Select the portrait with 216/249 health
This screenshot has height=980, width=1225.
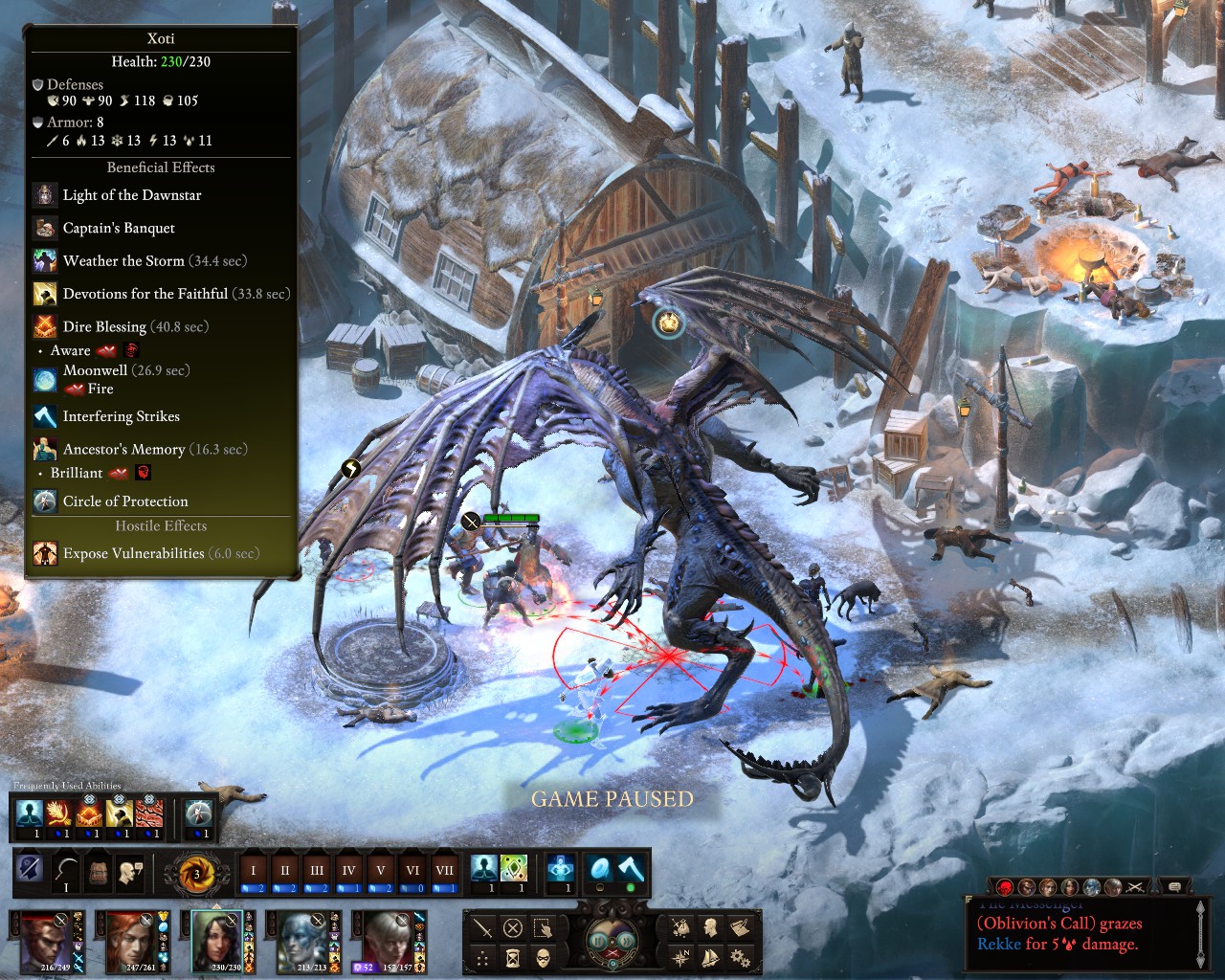click(43, 938)
